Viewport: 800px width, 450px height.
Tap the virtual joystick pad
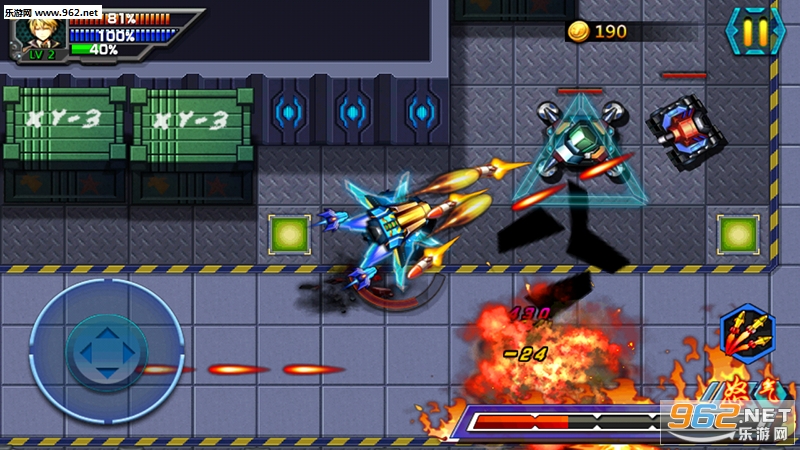click(106, 351)
